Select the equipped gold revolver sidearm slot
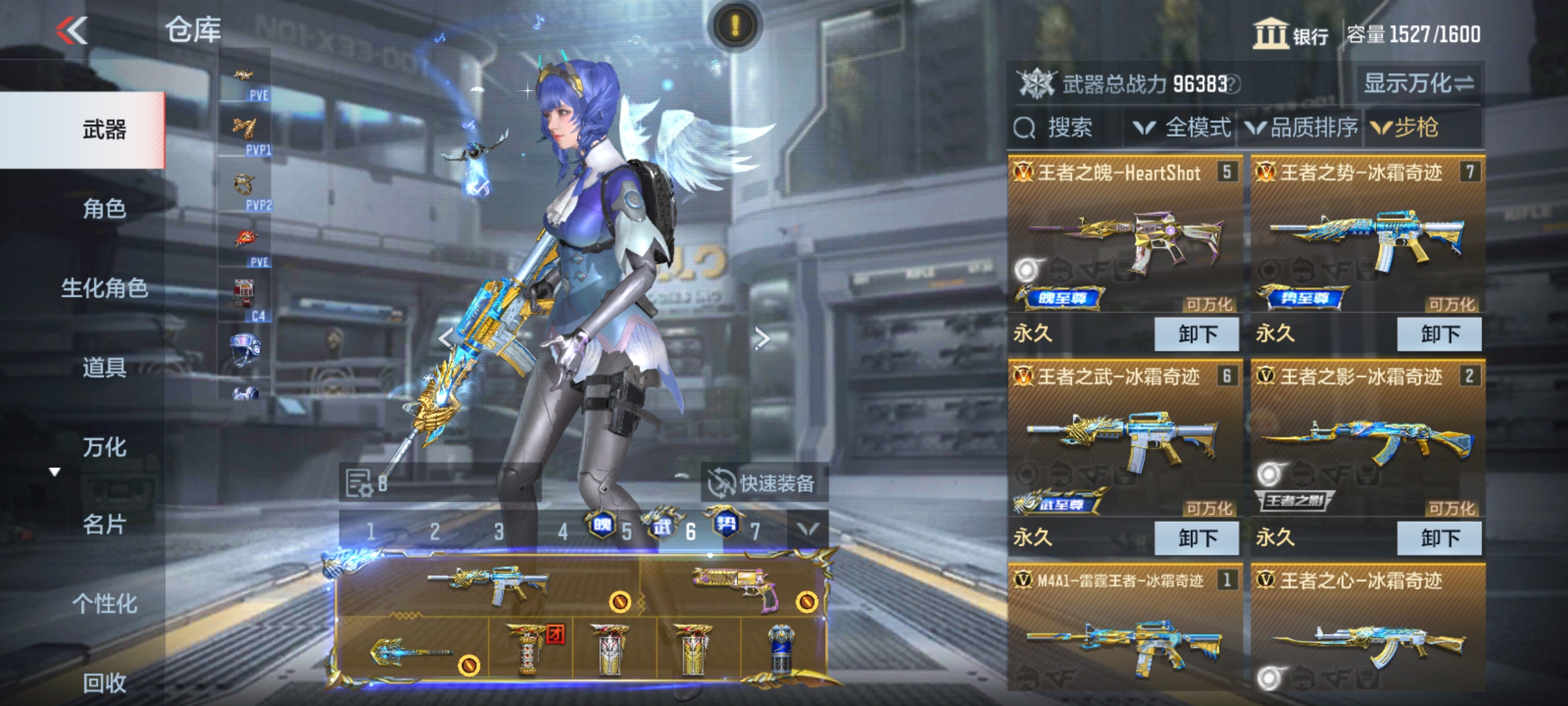The image size is (1568, 706). pos(734,585)
